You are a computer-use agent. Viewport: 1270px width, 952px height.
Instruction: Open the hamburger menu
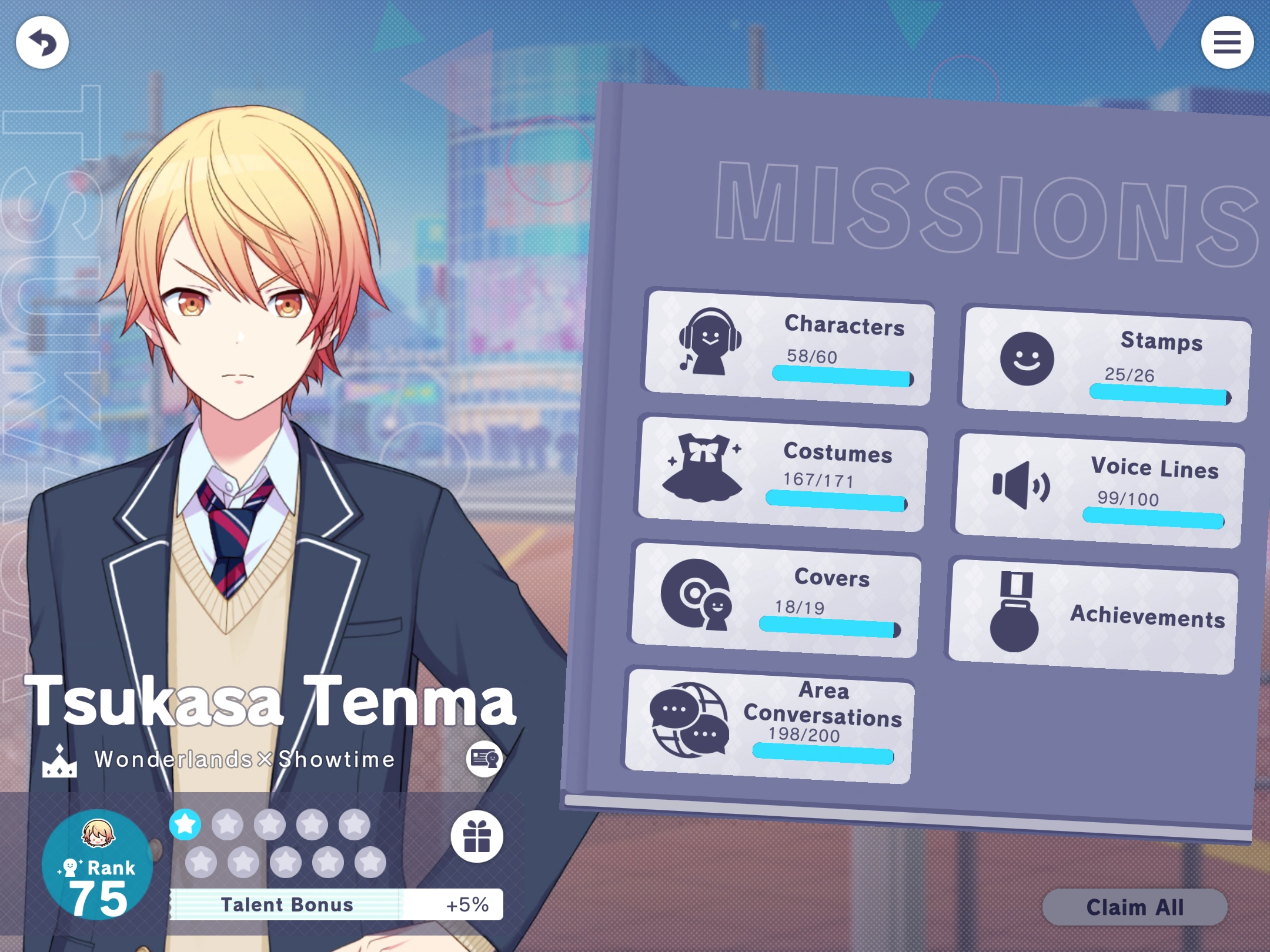pos(1228,42)
